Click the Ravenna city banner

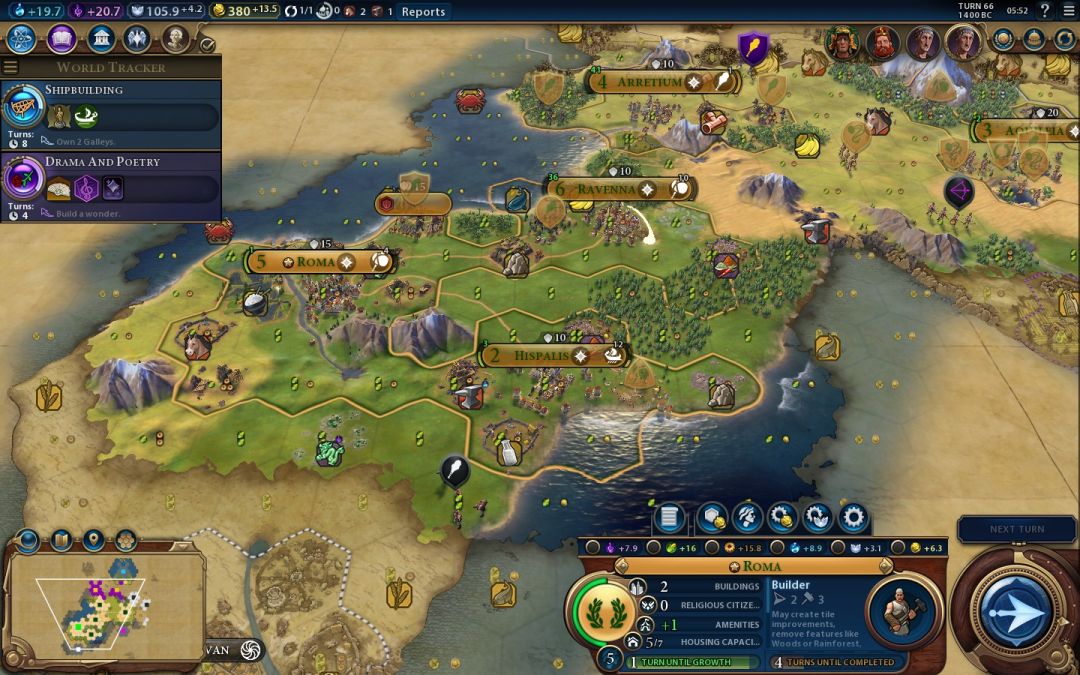[x=607, y=189]
